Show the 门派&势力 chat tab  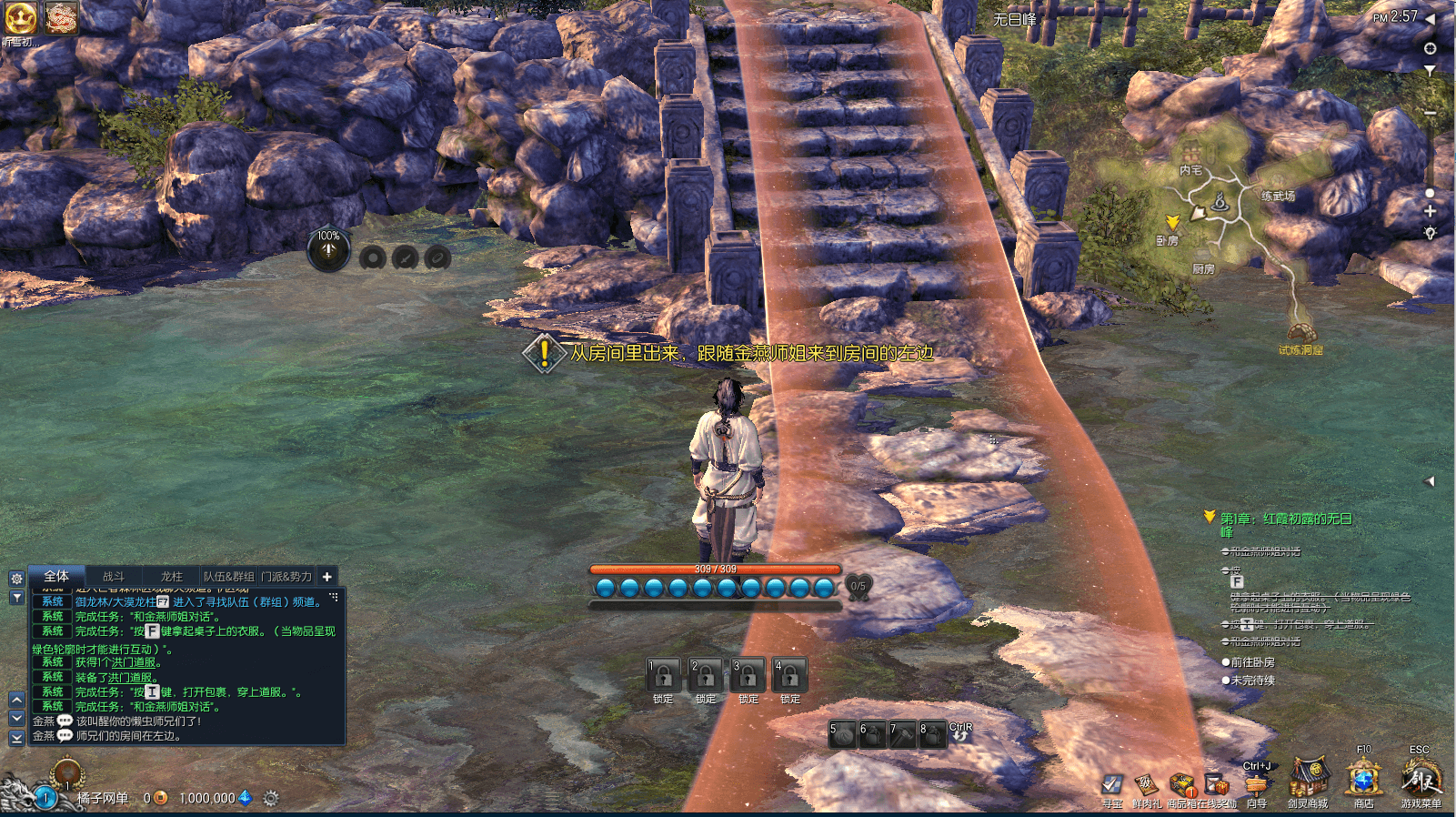tap(287, 576)
